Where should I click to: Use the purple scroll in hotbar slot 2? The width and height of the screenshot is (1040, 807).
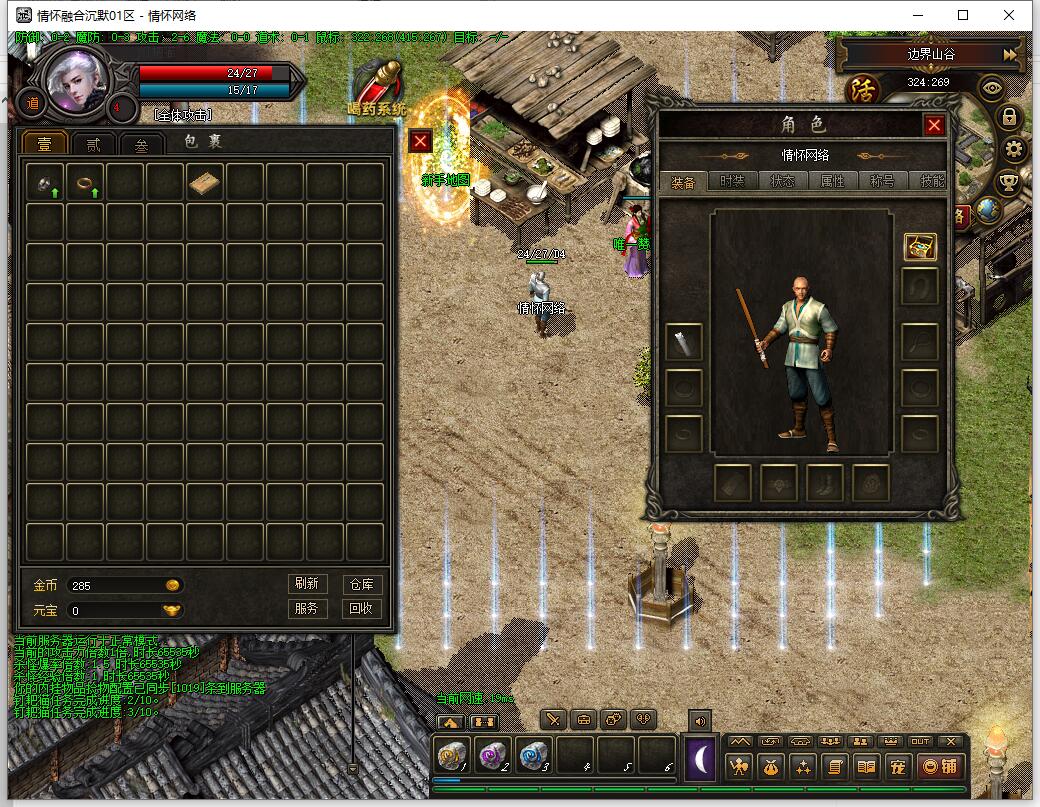tap(492, 755)
